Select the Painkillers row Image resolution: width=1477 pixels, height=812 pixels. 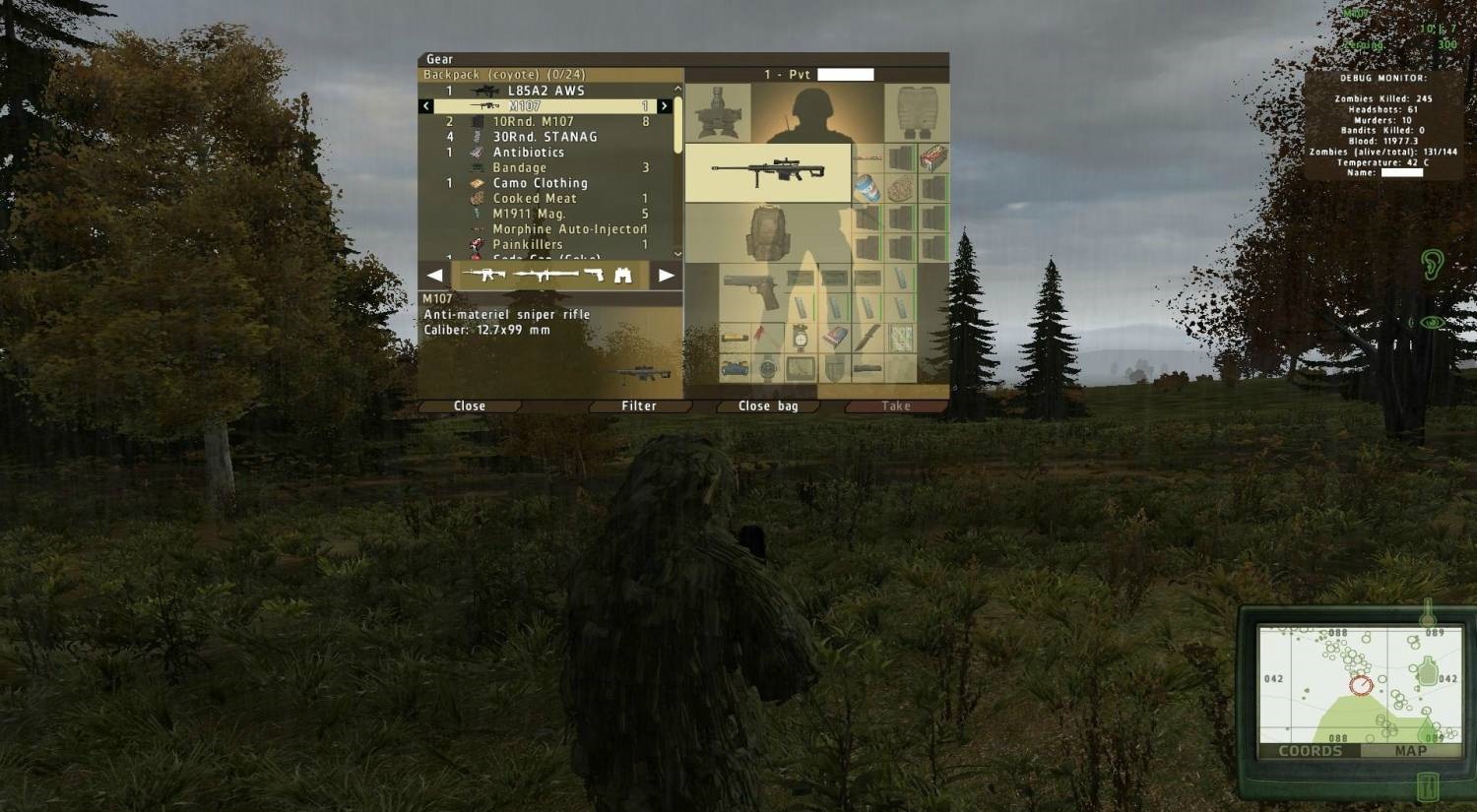point(528,244)
